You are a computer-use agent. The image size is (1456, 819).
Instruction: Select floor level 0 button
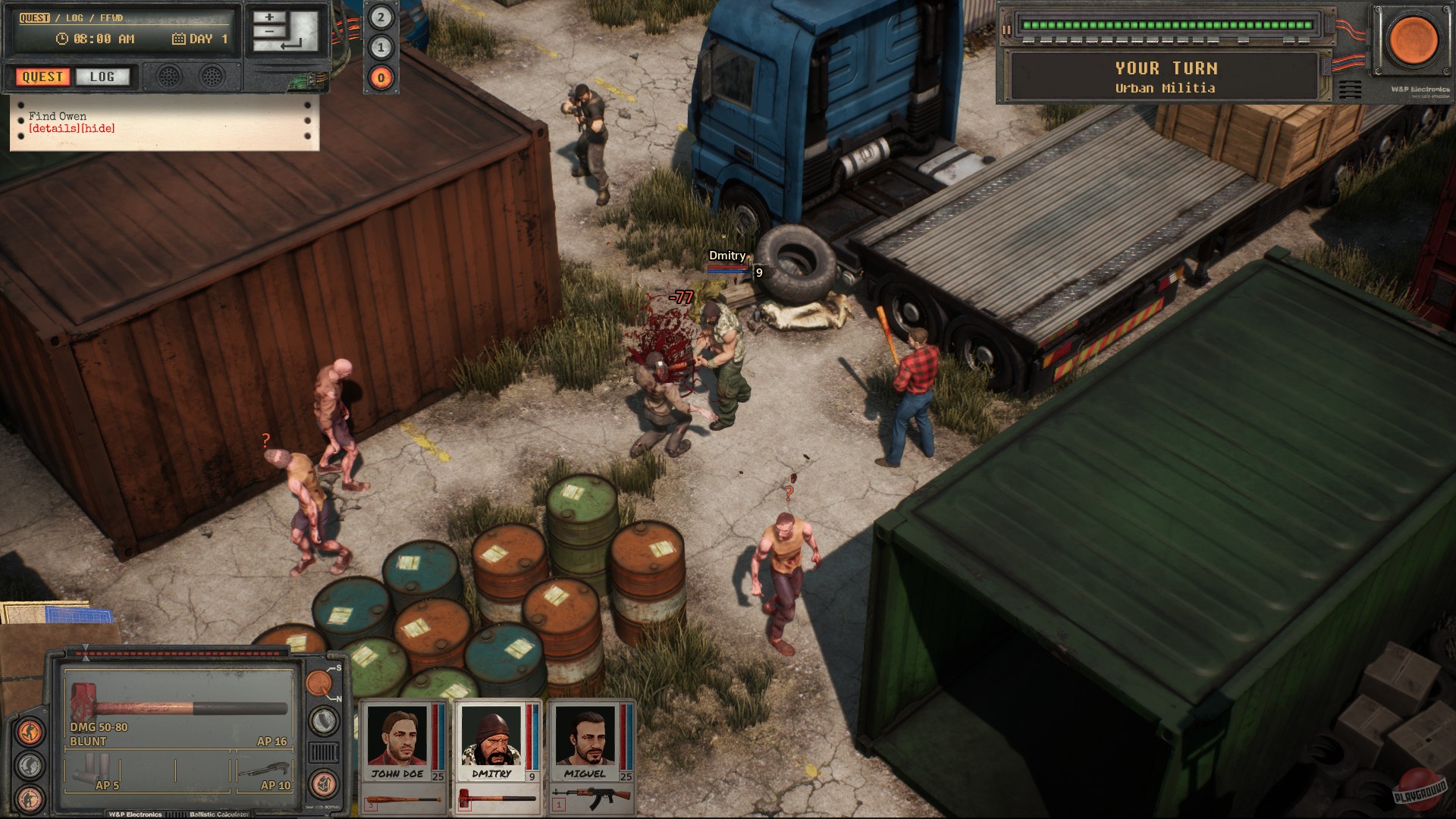click(381, 77)
